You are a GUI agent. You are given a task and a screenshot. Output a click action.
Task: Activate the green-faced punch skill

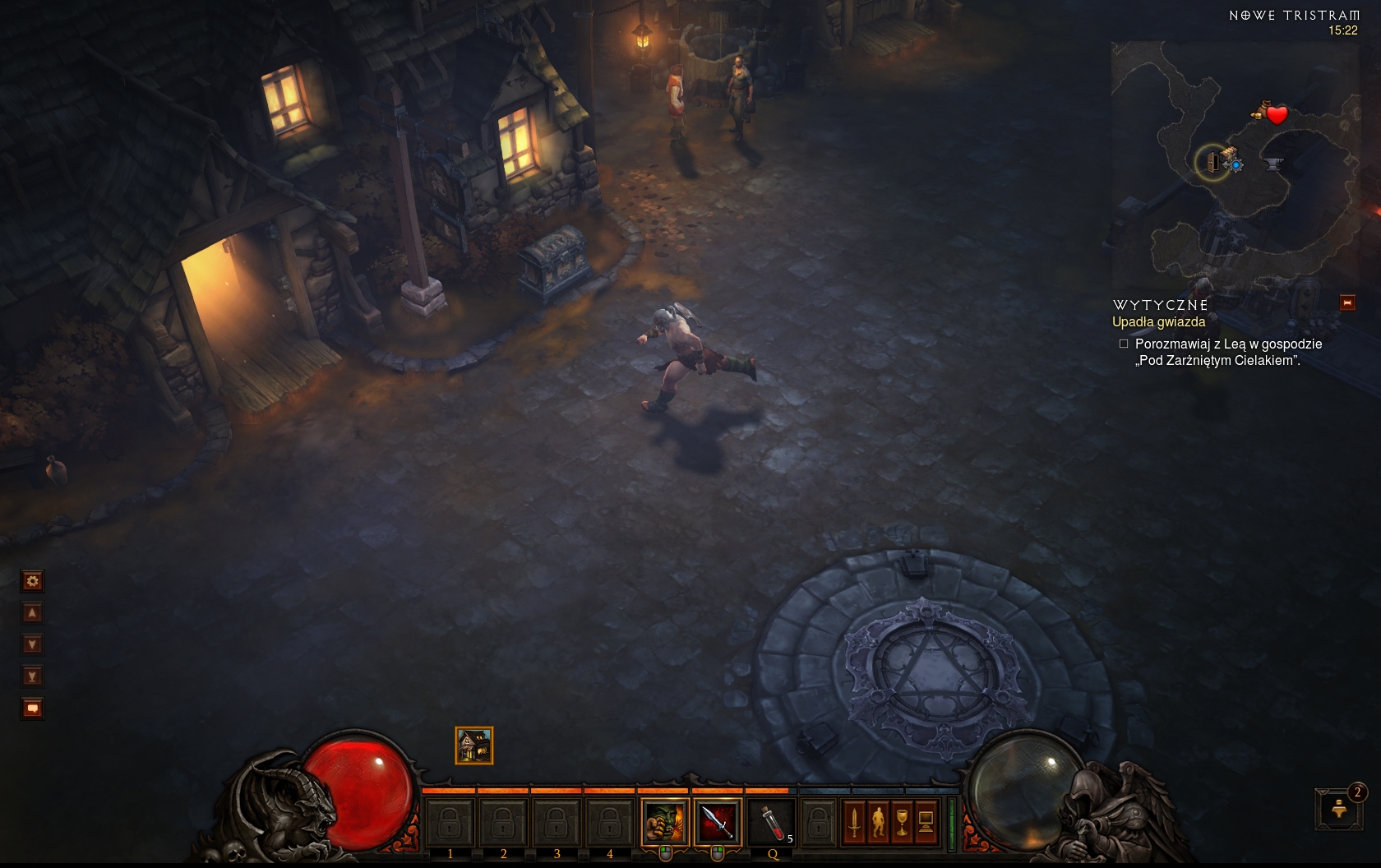[665, 821]
